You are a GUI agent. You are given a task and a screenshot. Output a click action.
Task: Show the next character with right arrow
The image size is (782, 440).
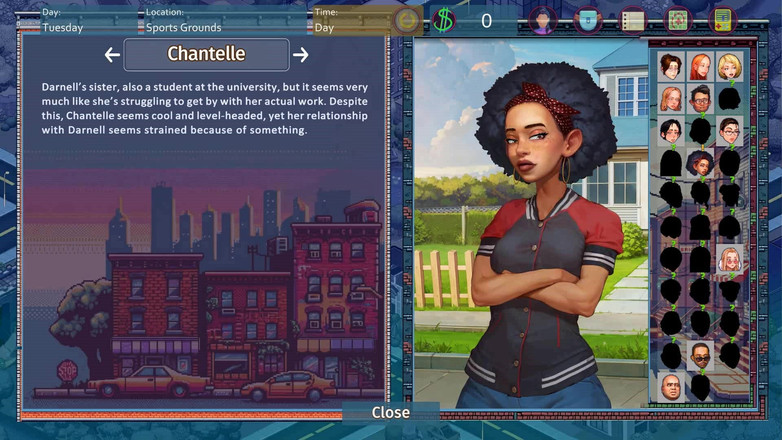click(x=300, y=55)
